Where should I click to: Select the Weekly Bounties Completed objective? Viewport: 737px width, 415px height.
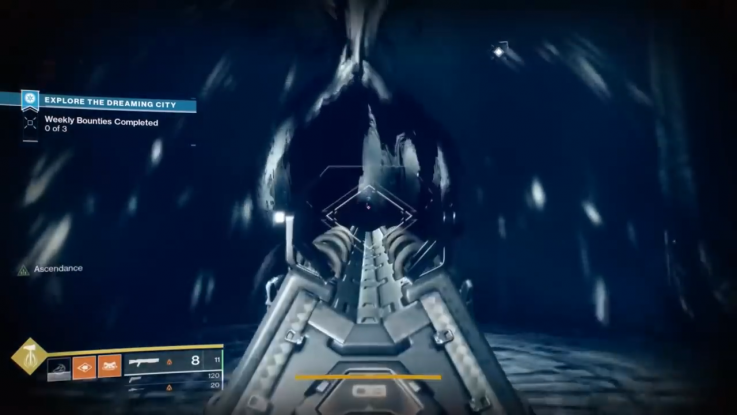(100, 121)
